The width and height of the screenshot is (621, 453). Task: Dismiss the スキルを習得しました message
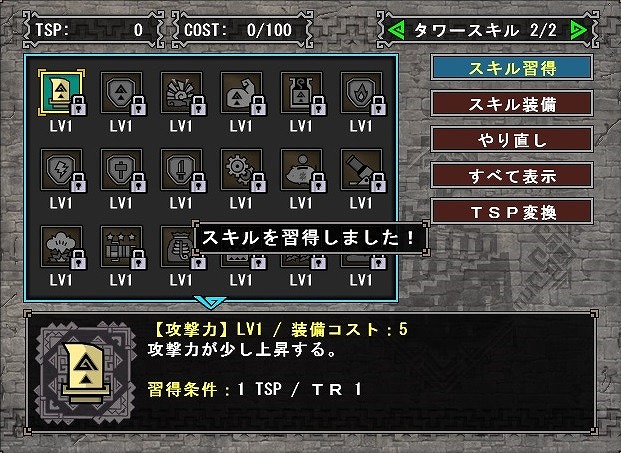310,239
